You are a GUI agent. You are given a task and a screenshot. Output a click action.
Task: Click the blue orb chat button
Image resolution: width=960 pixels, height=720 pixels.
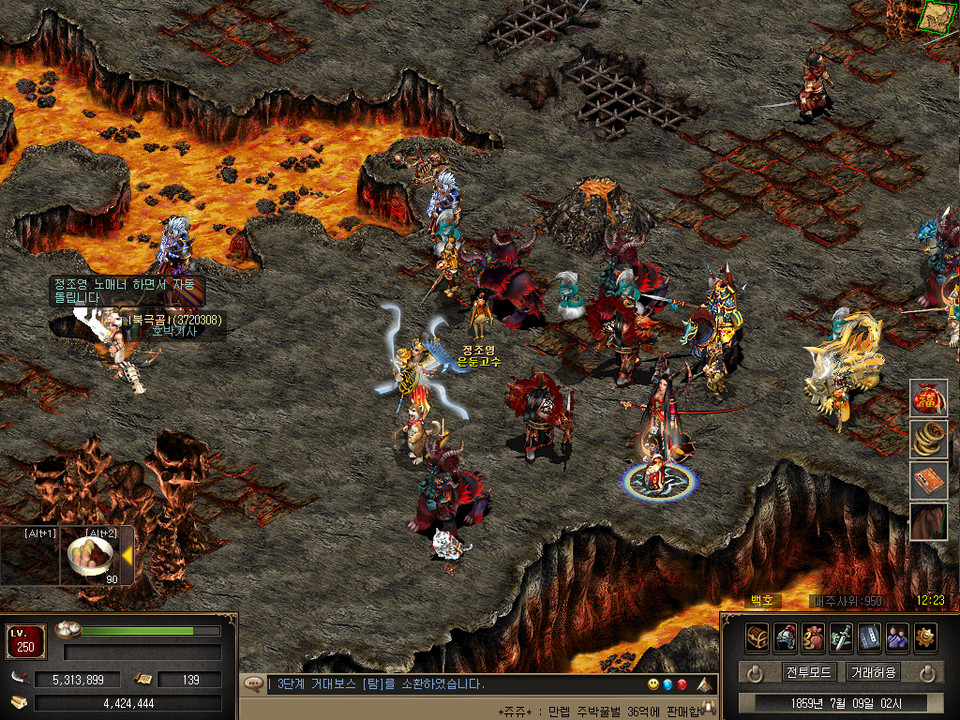tap(668, 685)
